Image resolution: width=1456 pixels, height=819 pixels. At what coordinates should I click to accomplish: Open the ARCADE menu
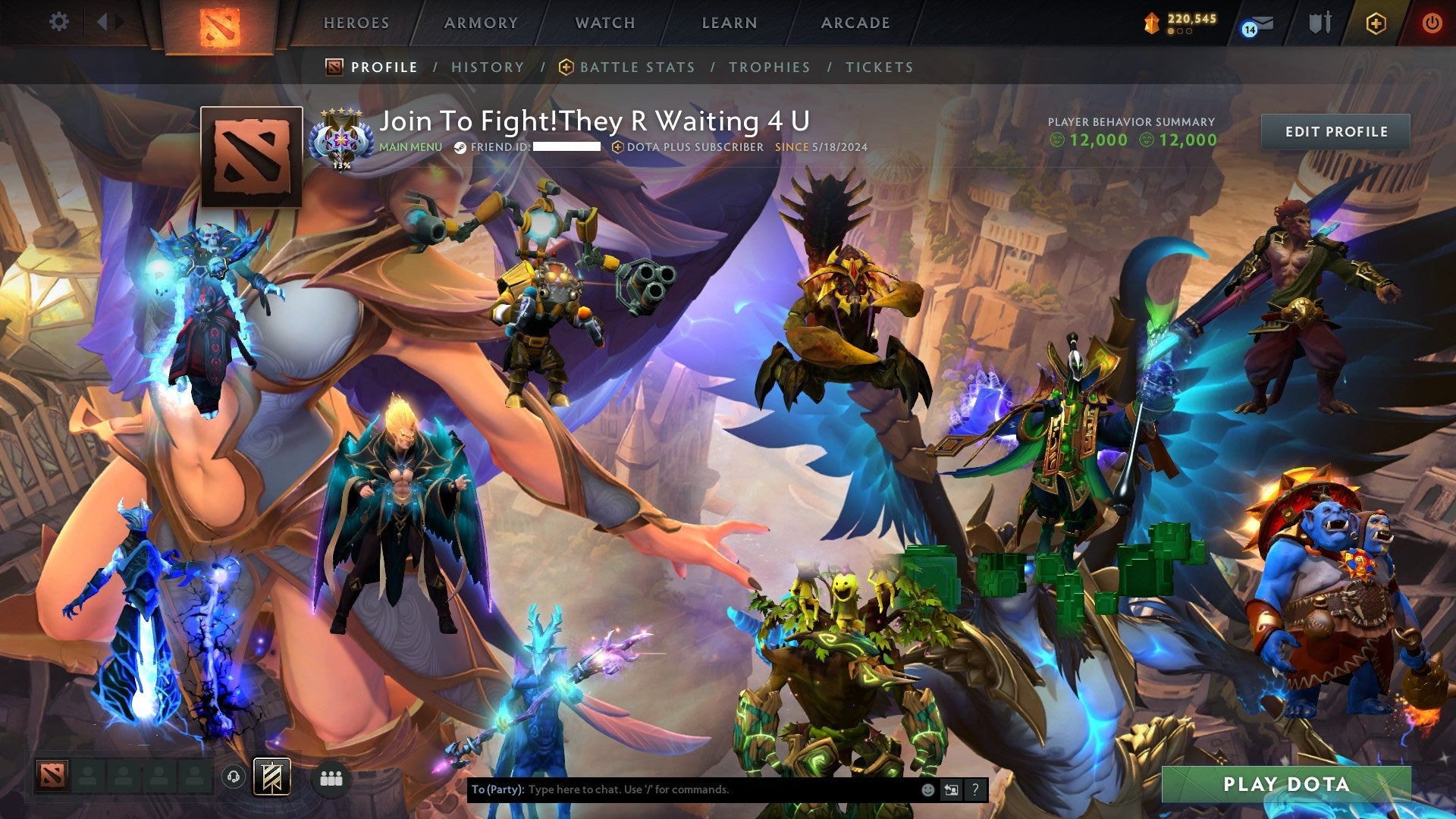click(x=855, y=23)
